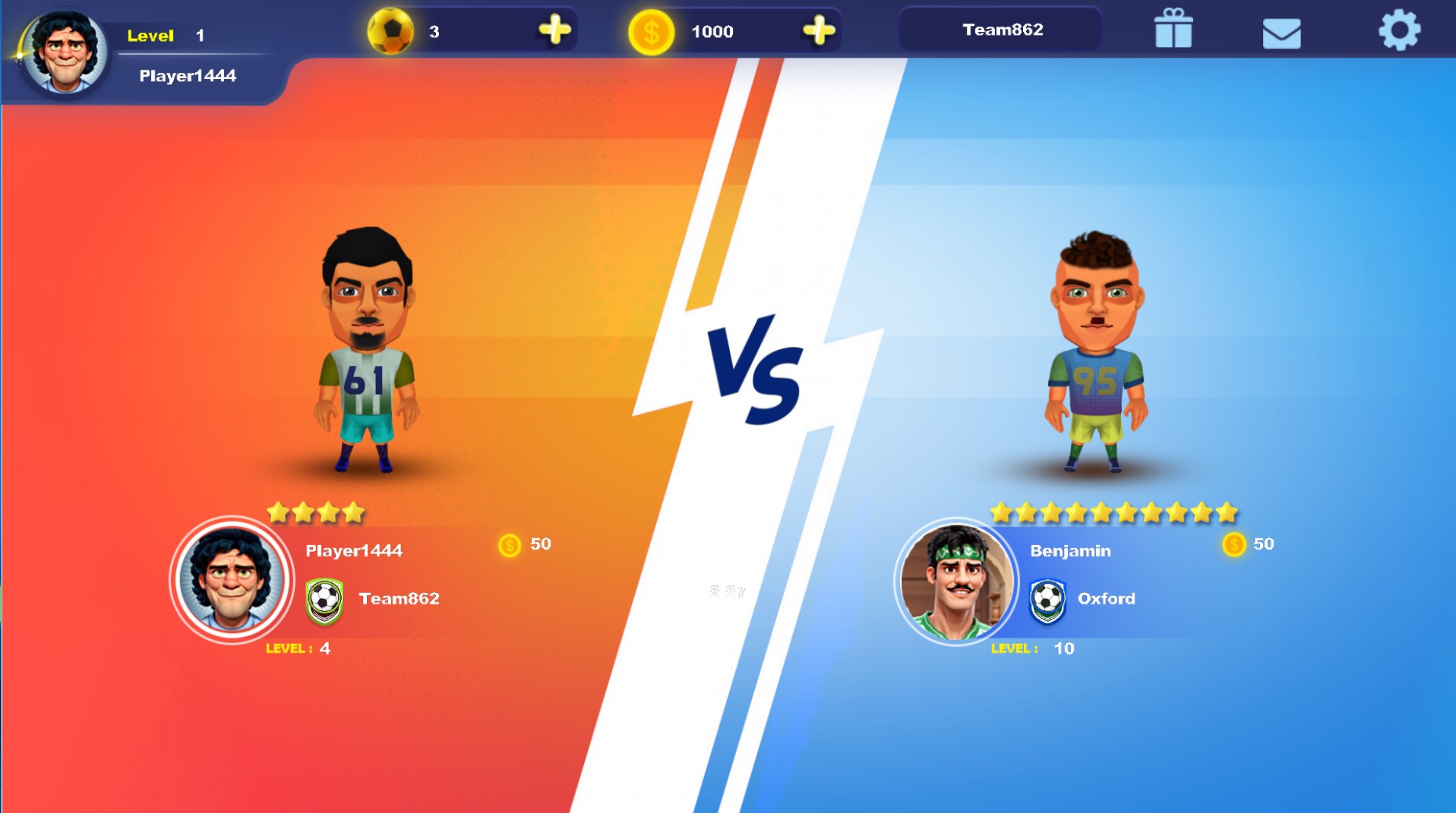Viewport: 1456px width, 813px height.
Task: Open the mail envelope inbox
Action: [x=1281, y=33]
